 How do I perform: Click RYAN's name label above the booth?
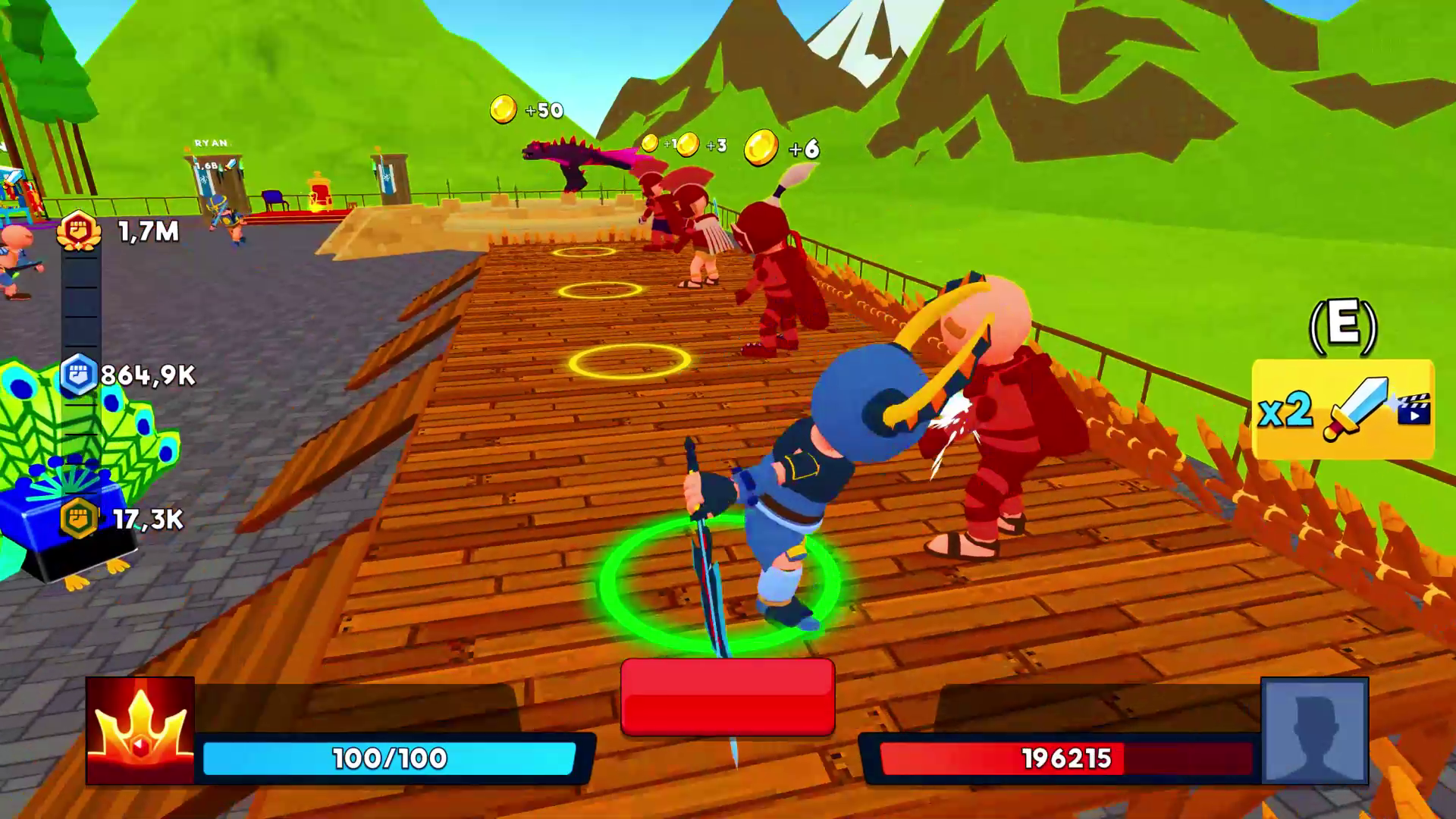pyautogui.click(x=211, y=140)
